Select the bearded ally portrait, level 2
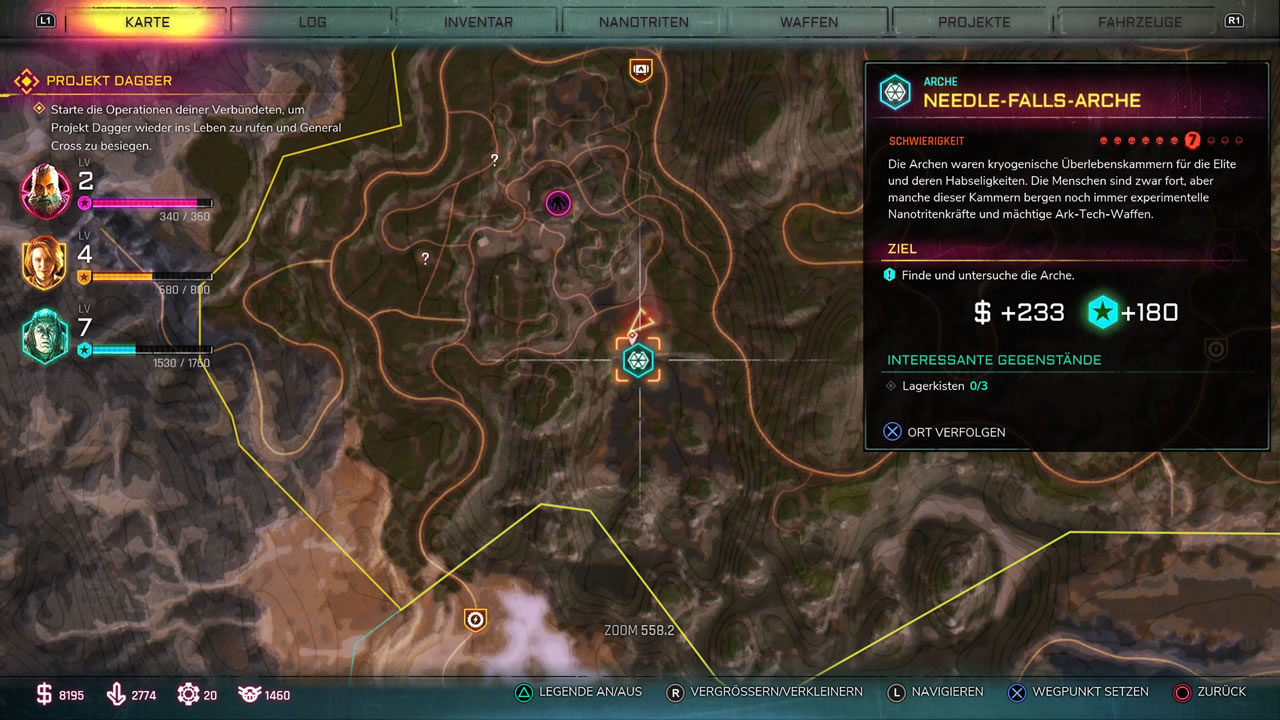This screenshot has width=1280, height=720. pyautogui.click(x=46, y=191)
